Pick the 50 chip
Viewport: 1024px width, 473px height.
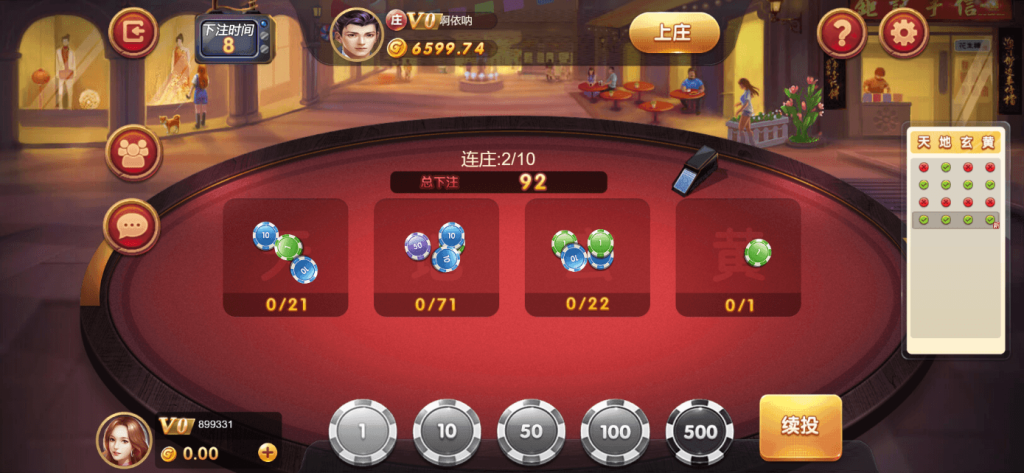(x=531, y=431)
